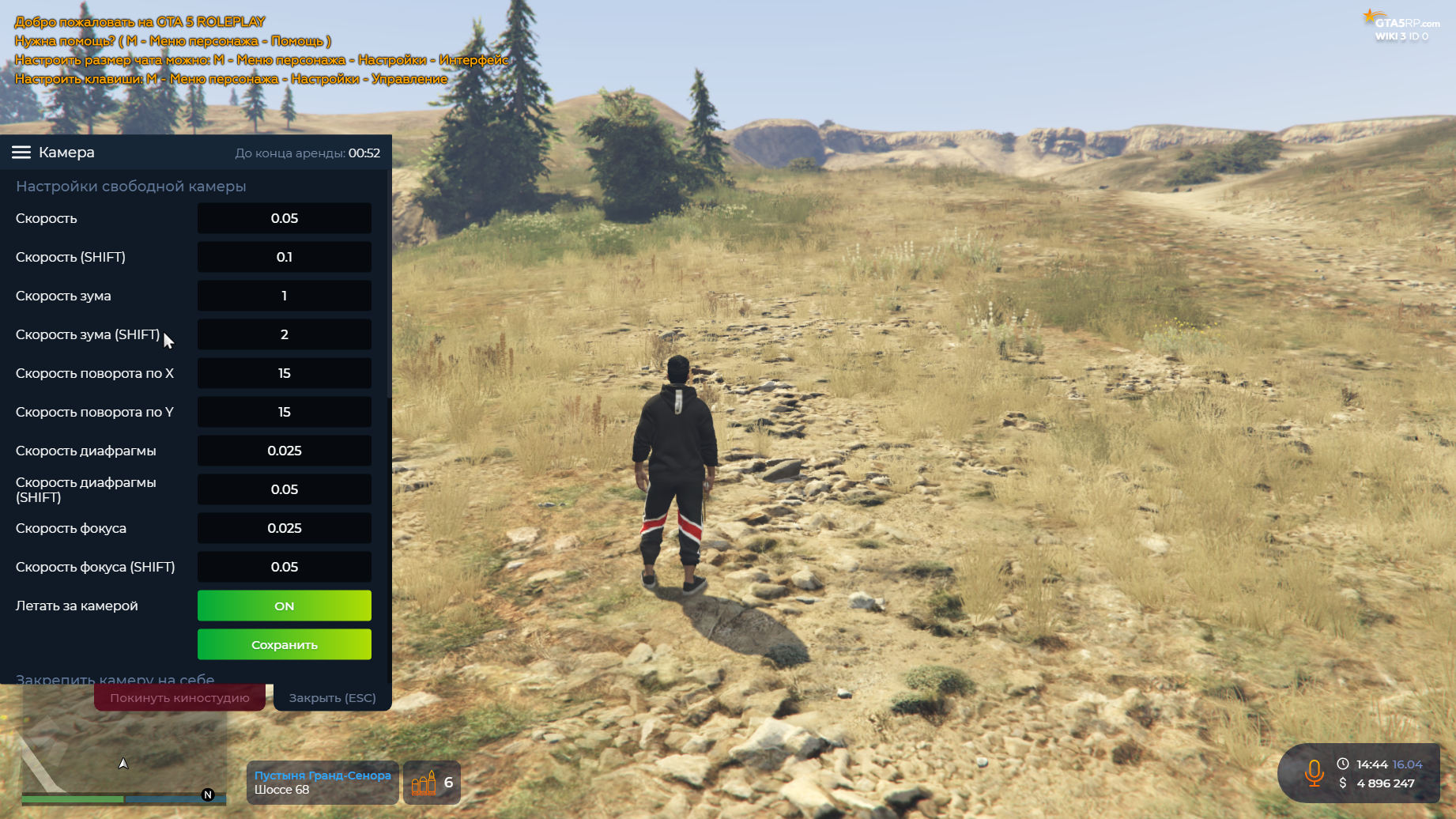The image size is (1456, 819).
Task: Toggle the orange microphone icon
Action: pyautogui.click(x=1314, y=772)
